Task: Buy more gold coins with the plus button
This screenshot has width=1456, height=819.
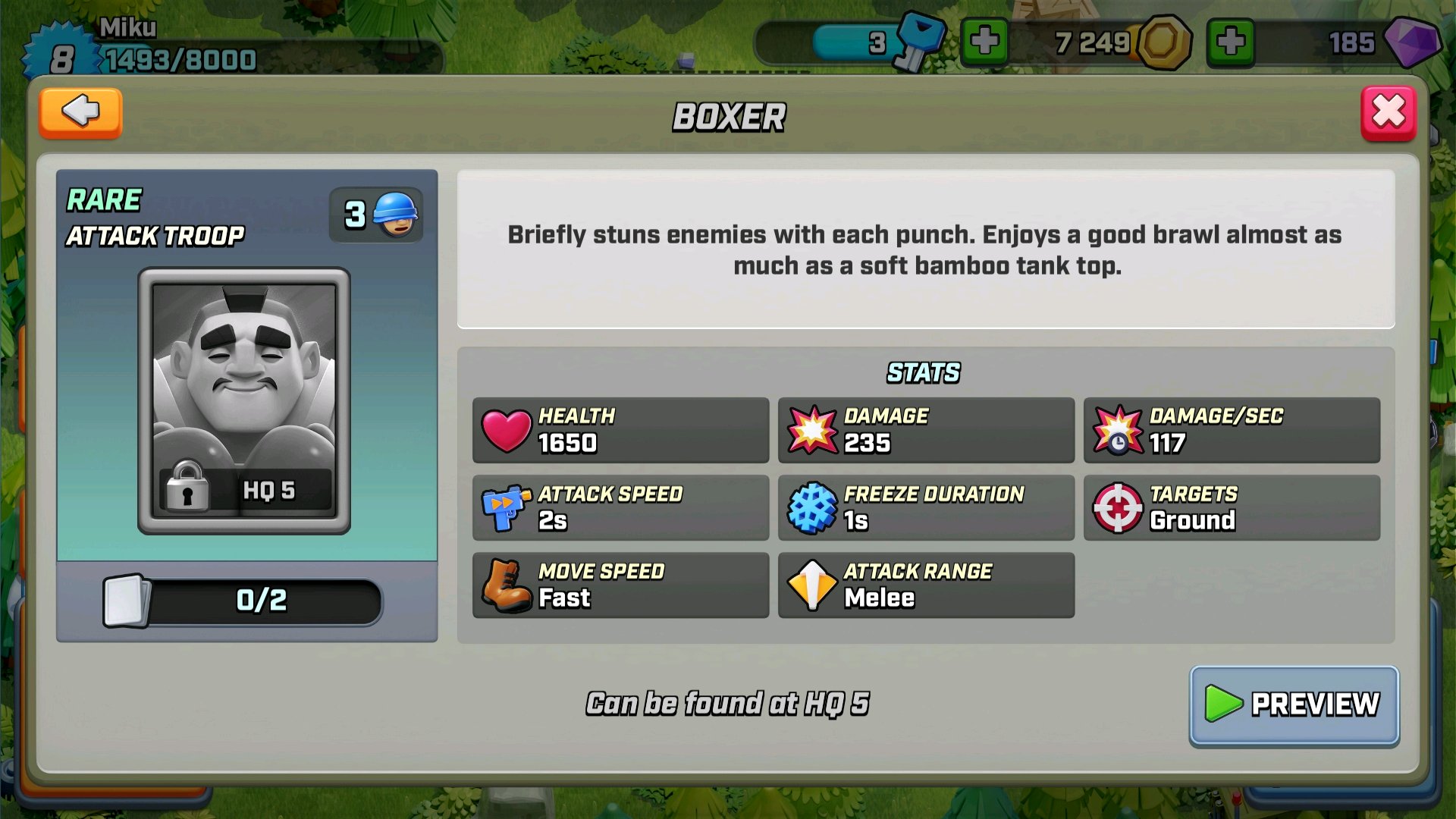Action: 1230,42
